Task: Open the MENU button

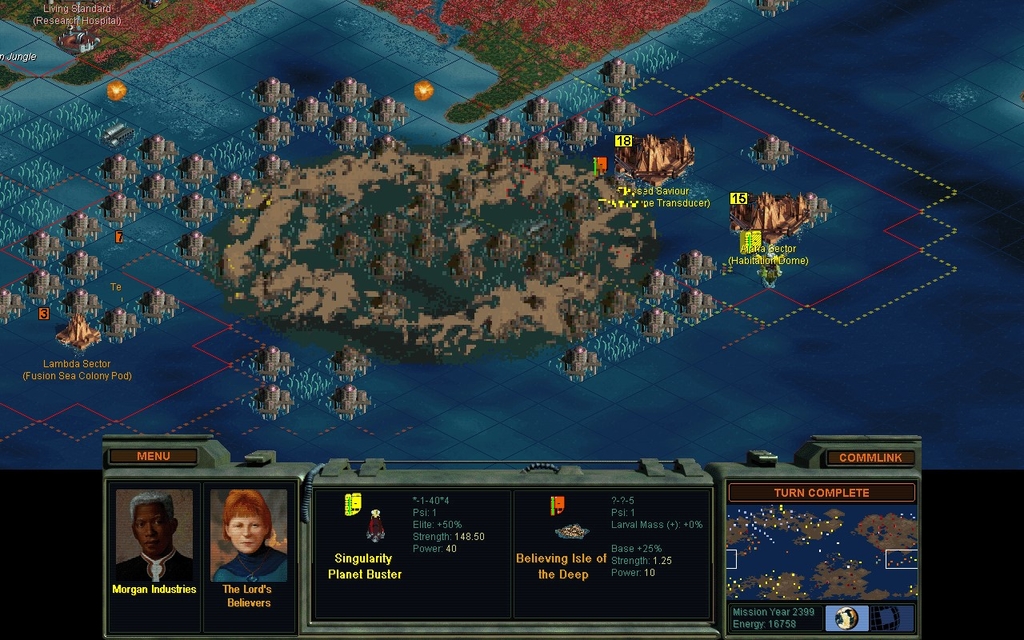Action: [153, 456]
